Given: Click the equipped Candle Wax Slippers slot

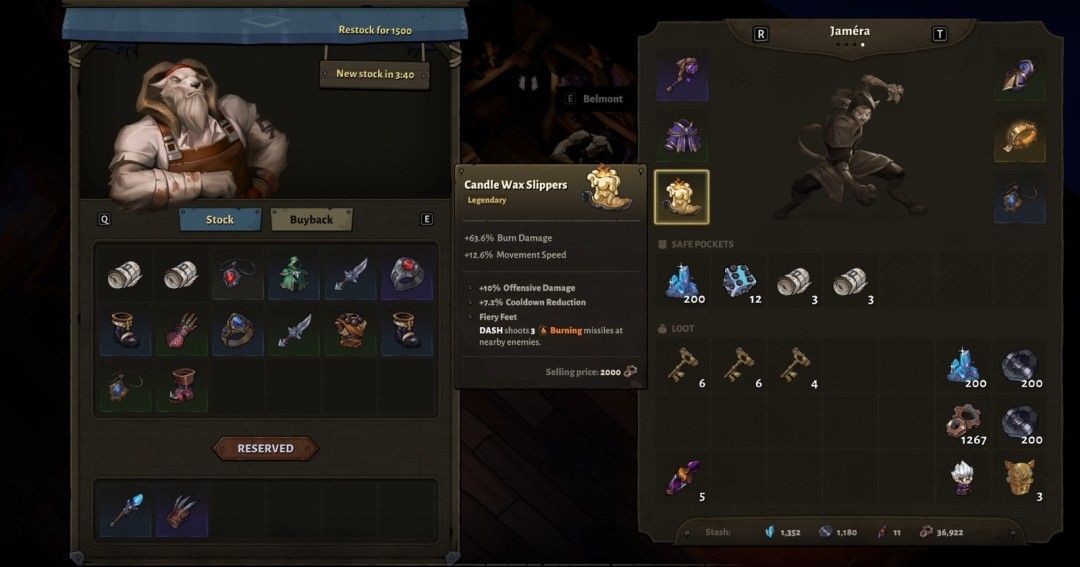Looking at the screenshot, I should (681, 196).
